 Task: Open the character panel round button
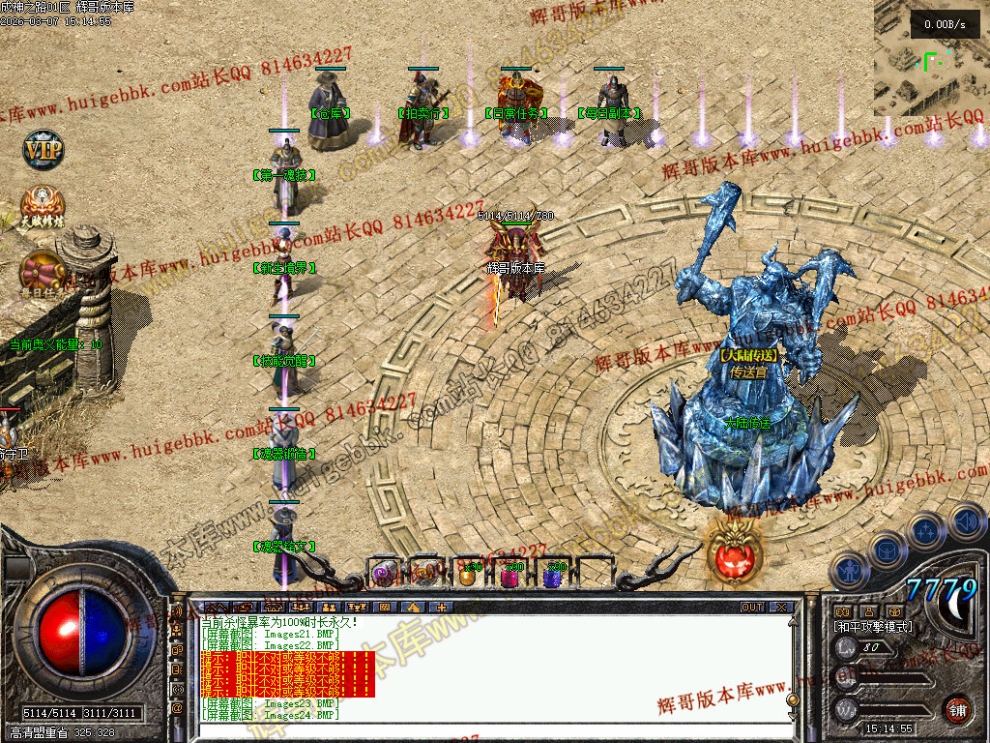[849, 570]
